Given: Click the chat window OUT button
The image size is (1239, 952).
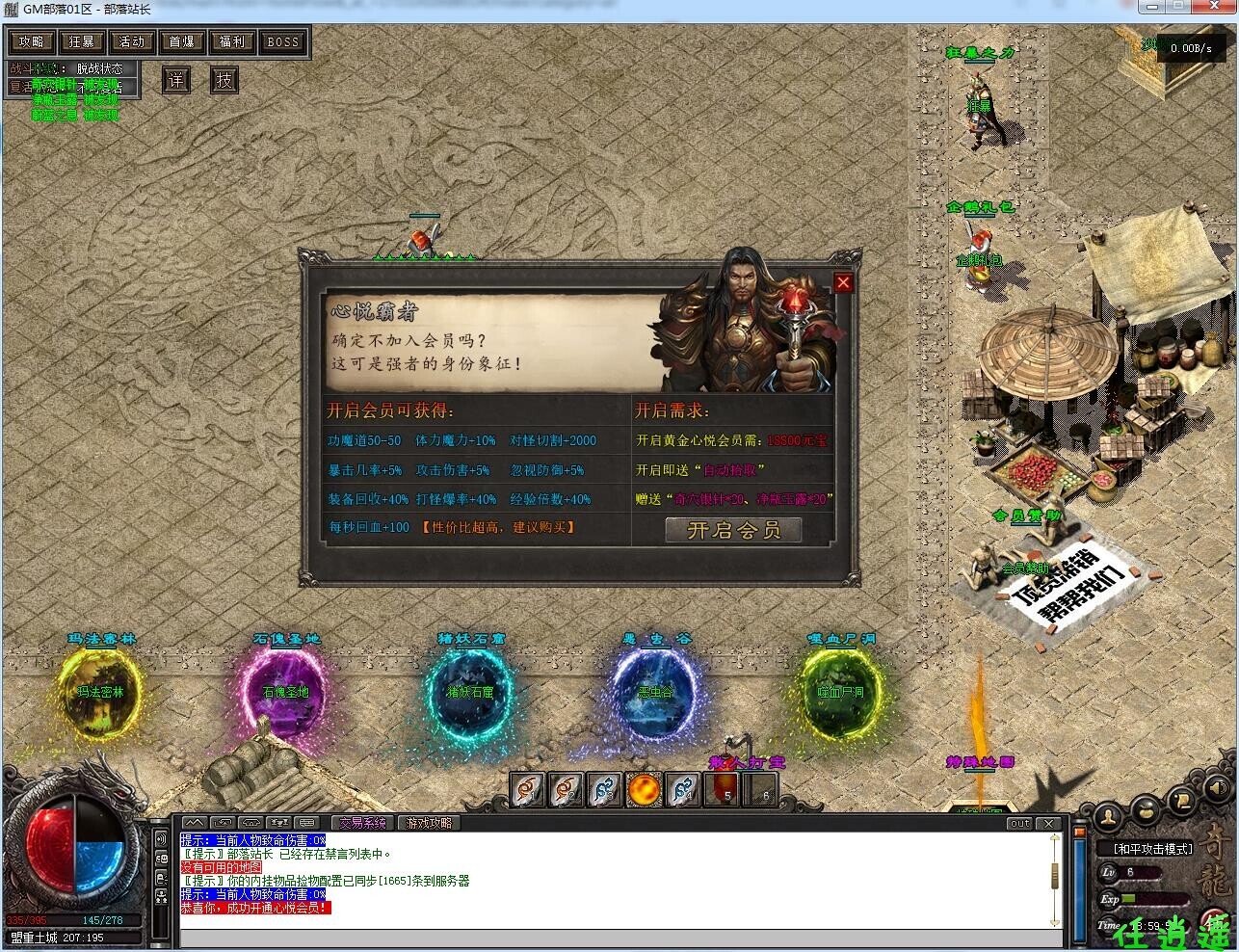Looking at the screenshot, I should tap(1019, 824).
